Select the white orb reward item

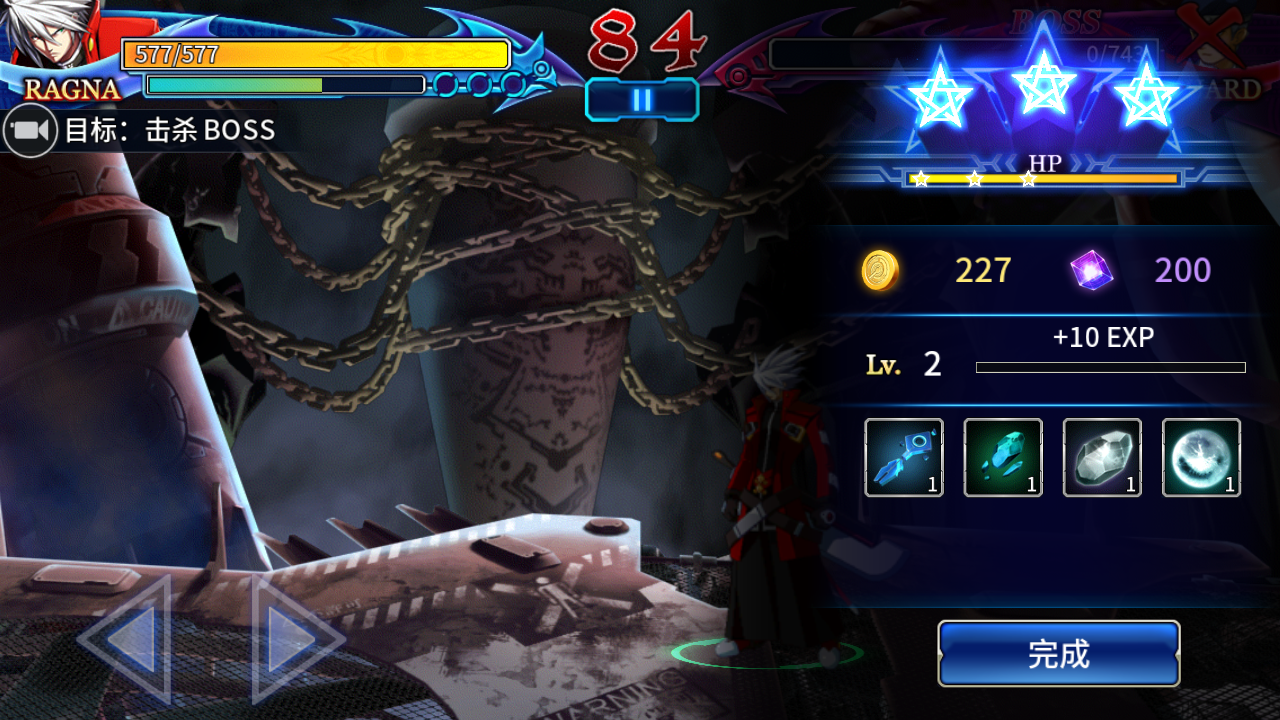pos(1200,457)
